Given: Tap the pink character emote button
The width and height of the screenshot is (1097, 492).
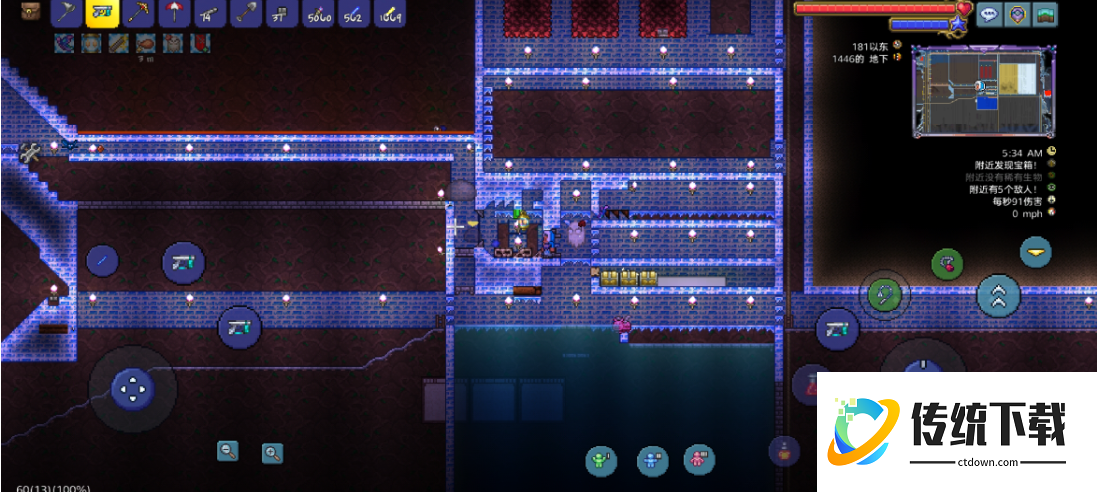Looking at the screenshot, I should pos(698,459).
